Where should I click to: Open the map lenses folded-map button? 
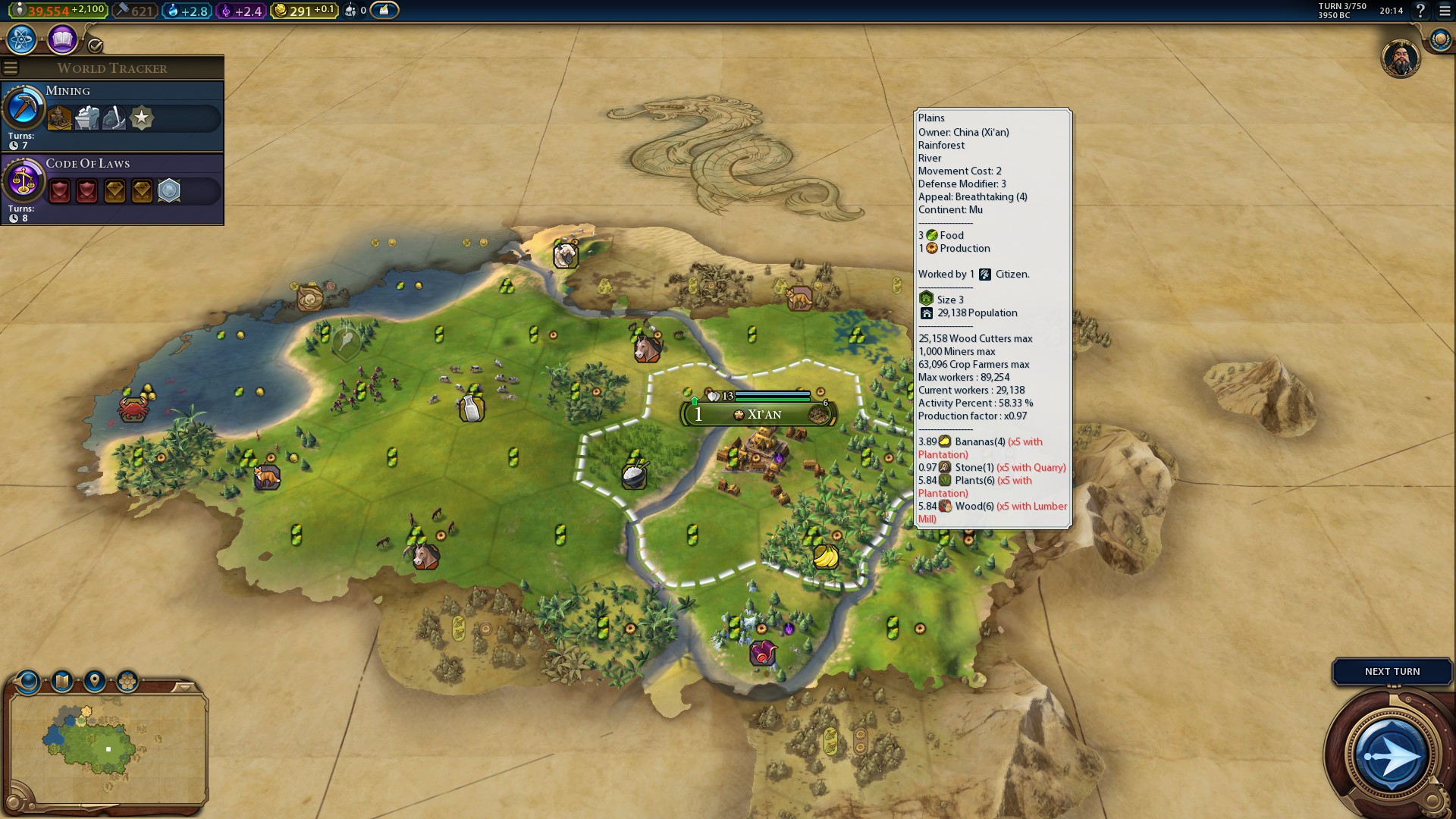62,681
